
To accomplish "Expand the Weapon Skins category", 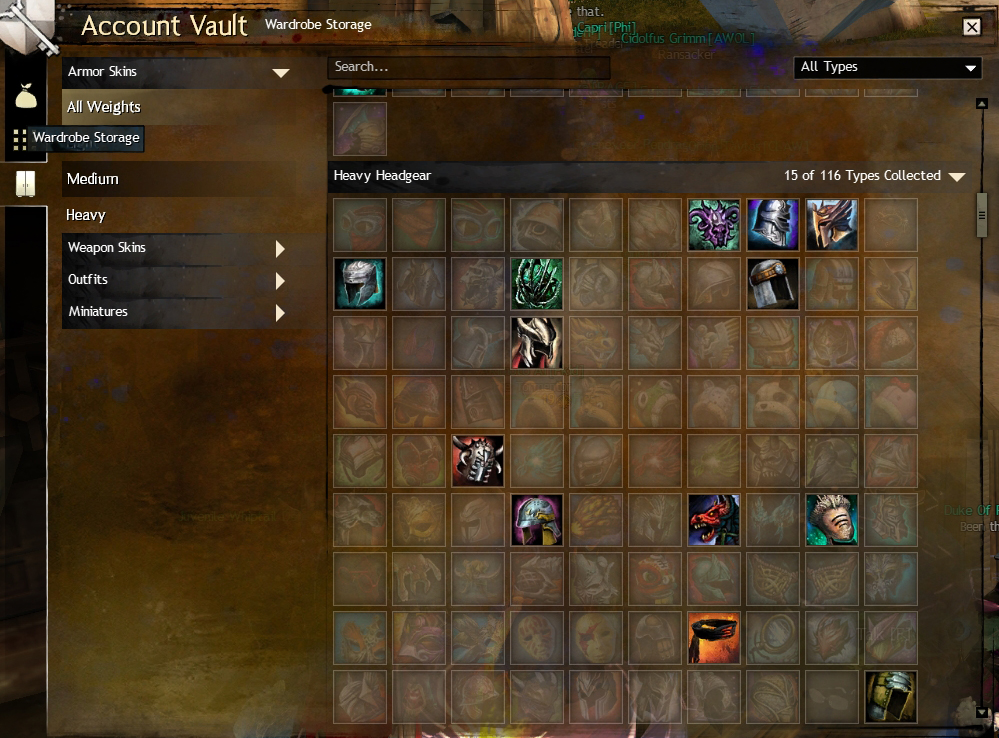I will (280, 248).
